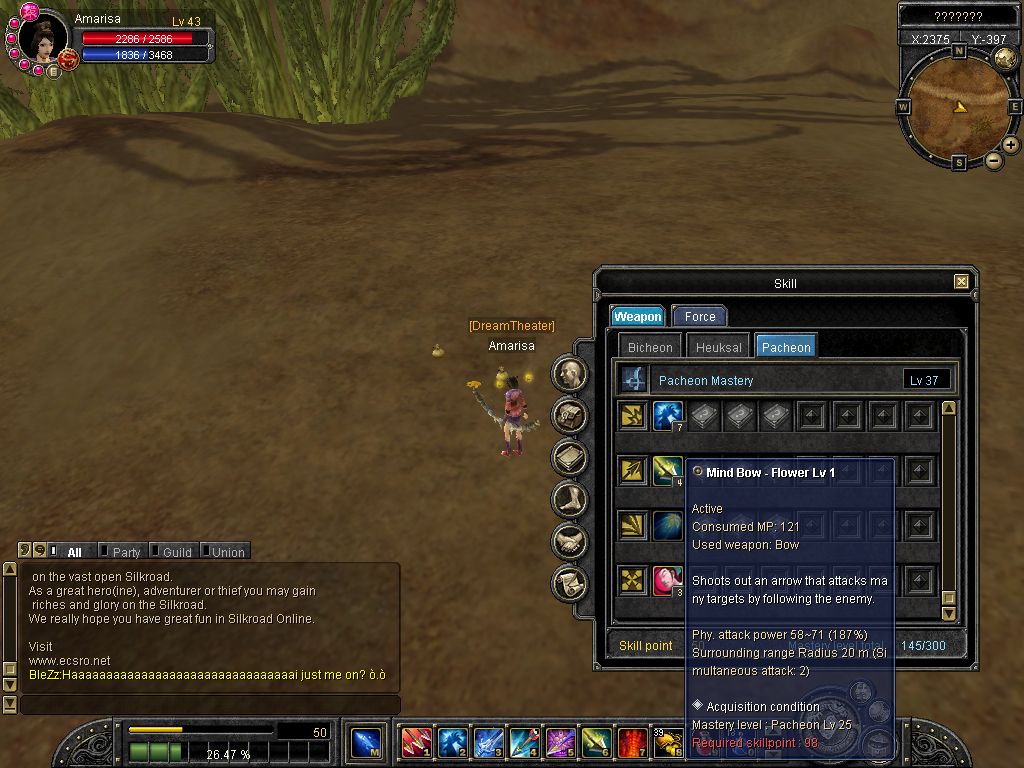Open the treasure chest inventory side button
The height and width of the screenshot is (768, 1024).
click(570, 415)
